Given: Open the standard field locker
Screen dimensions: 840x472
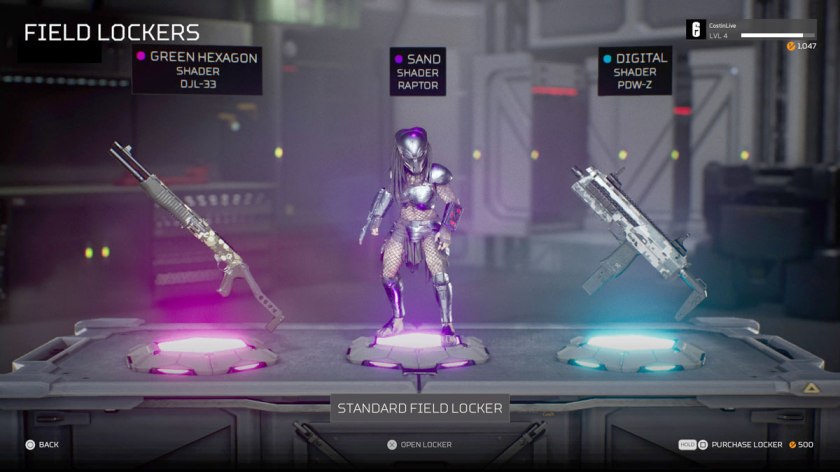Looking at the screenshot, I should click(x=419, y=444).
